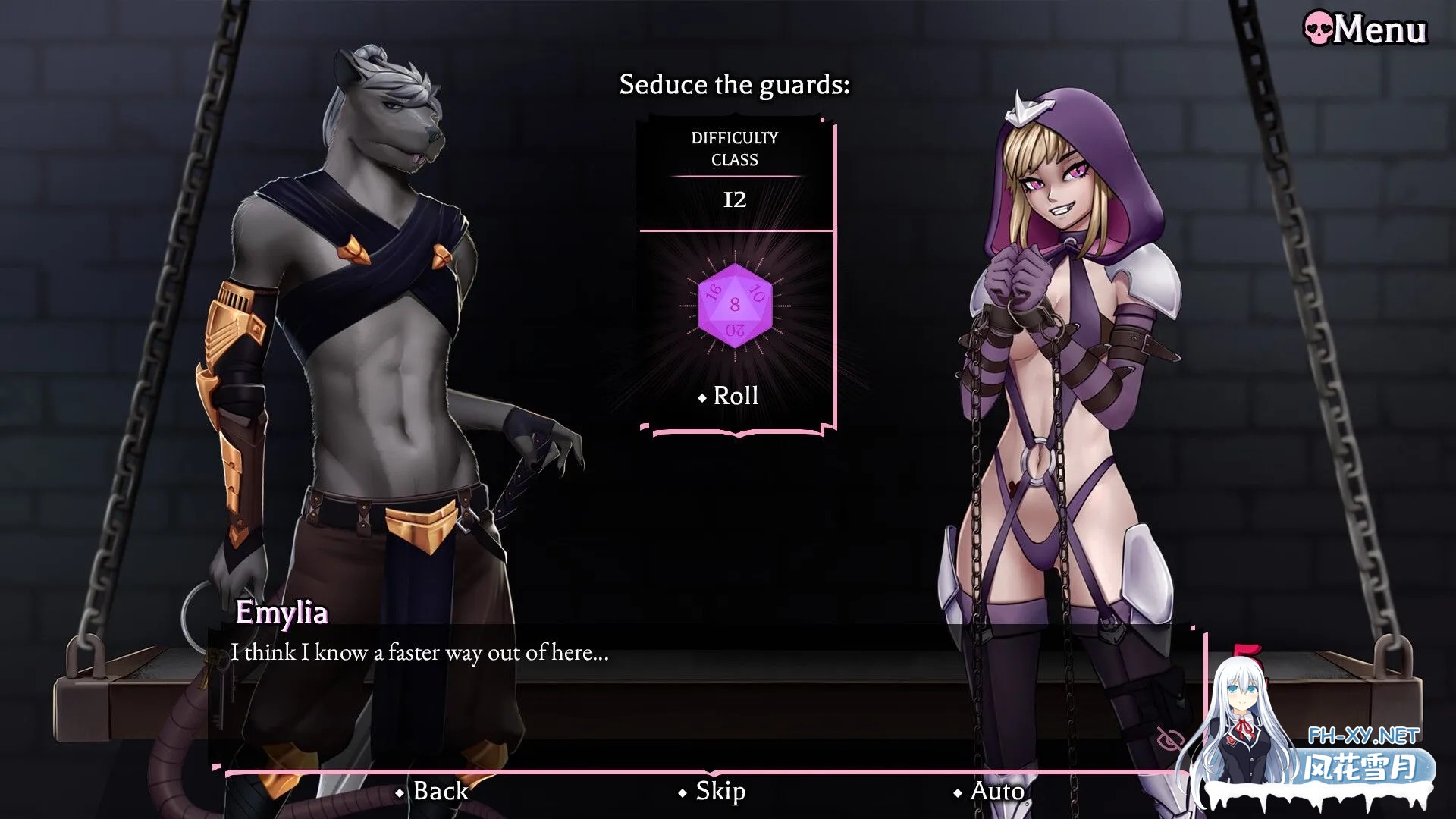Click the purple twenty-sided die
The image size is (1456, 819).
coord(734,306)
